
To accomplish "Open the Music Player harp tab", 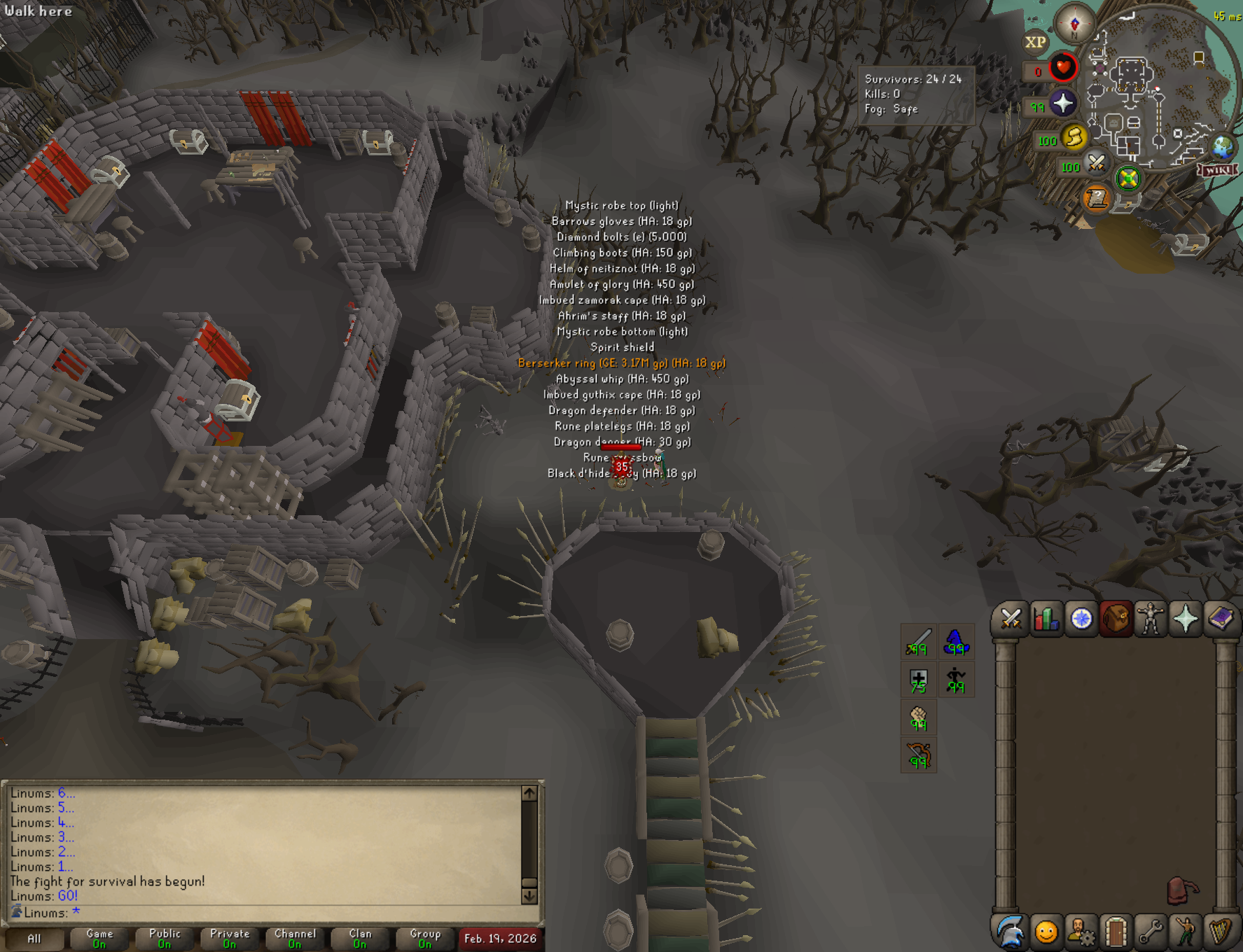I will pos(1221,932).
